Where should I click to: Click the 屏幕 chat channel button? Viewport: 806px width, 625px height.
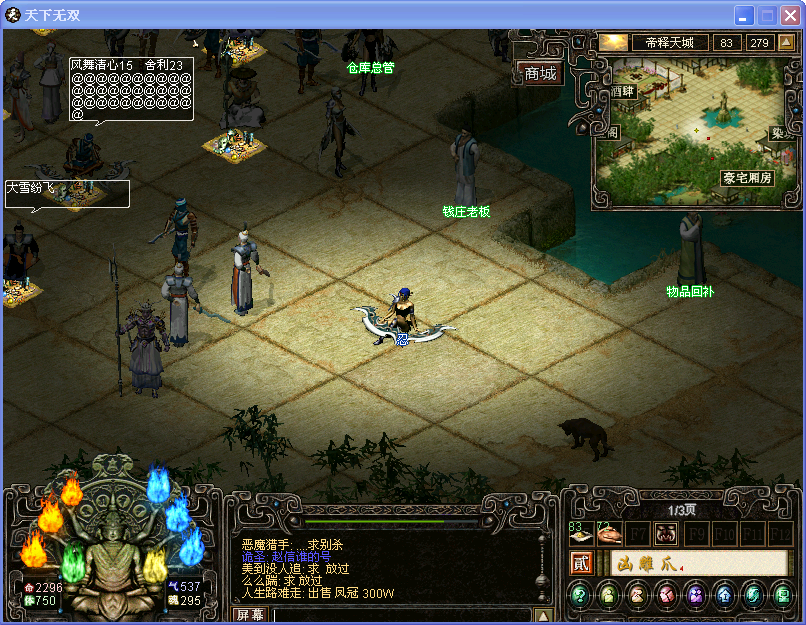click(250, 615)
